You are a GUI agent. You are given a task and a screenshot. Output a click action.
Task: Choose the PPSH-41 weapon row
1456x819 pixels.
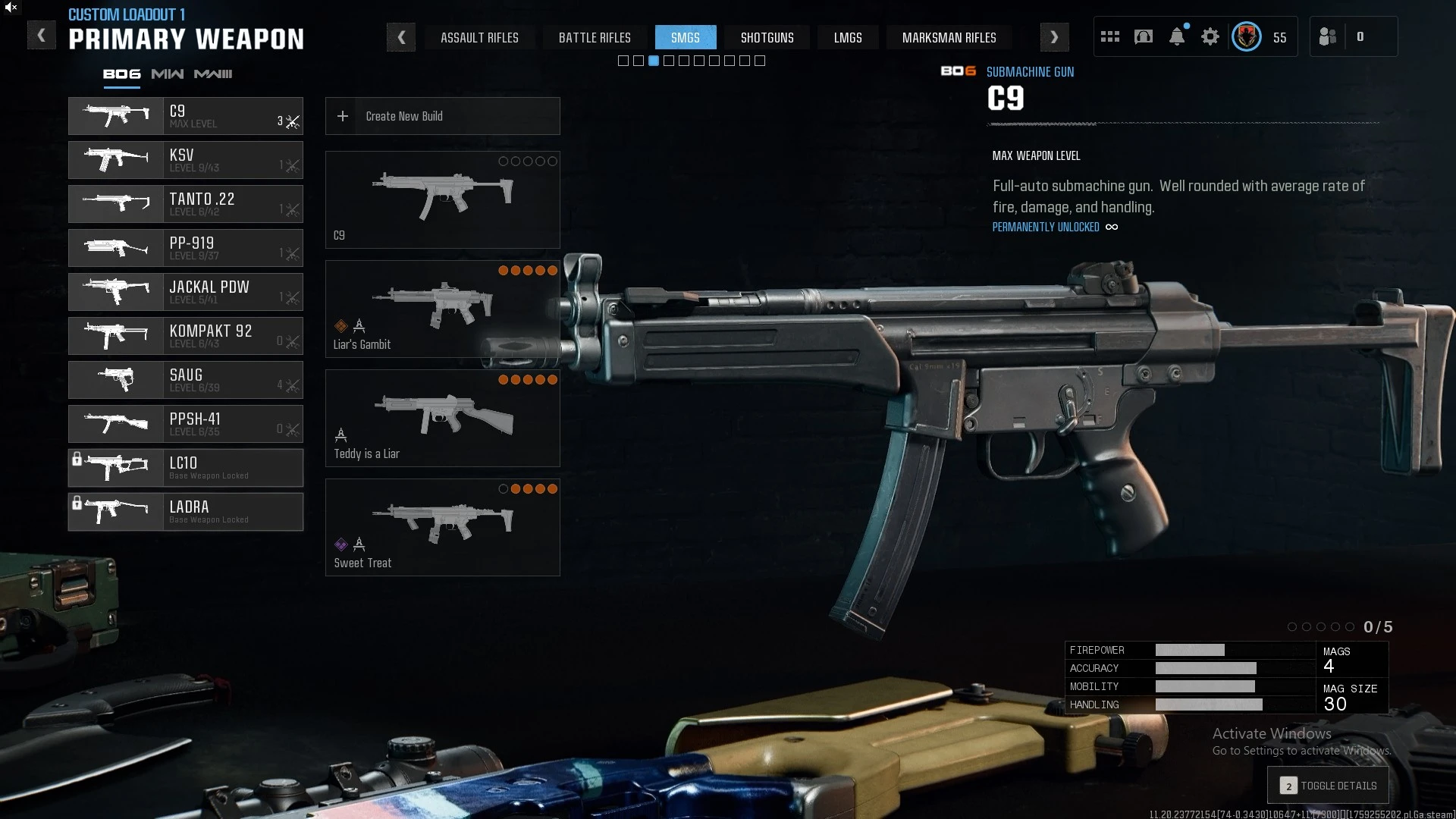click(x=186, y=424)
